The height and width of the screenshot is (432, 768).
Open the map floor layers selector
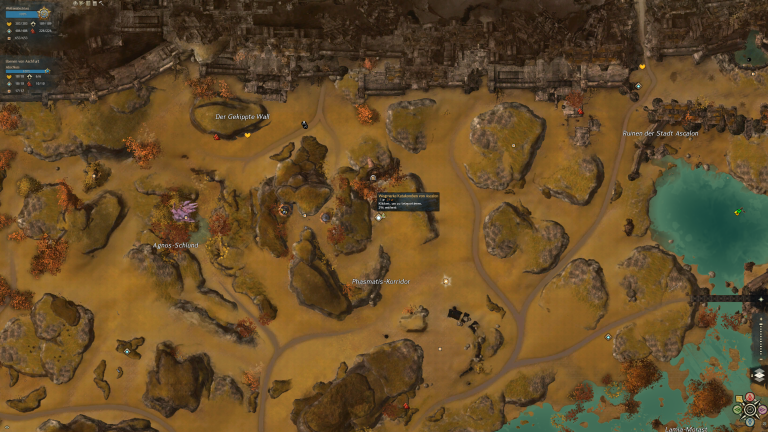758,374
